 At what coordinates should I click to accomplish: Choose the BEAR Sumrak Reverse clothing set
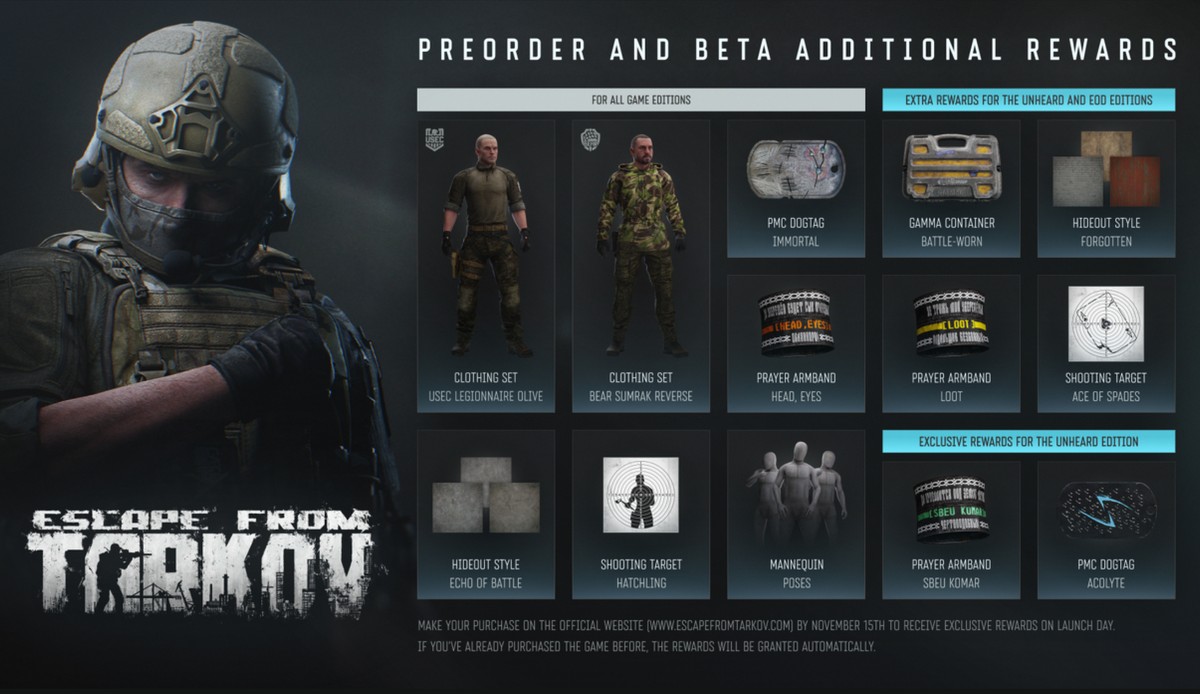pos(641,265)
